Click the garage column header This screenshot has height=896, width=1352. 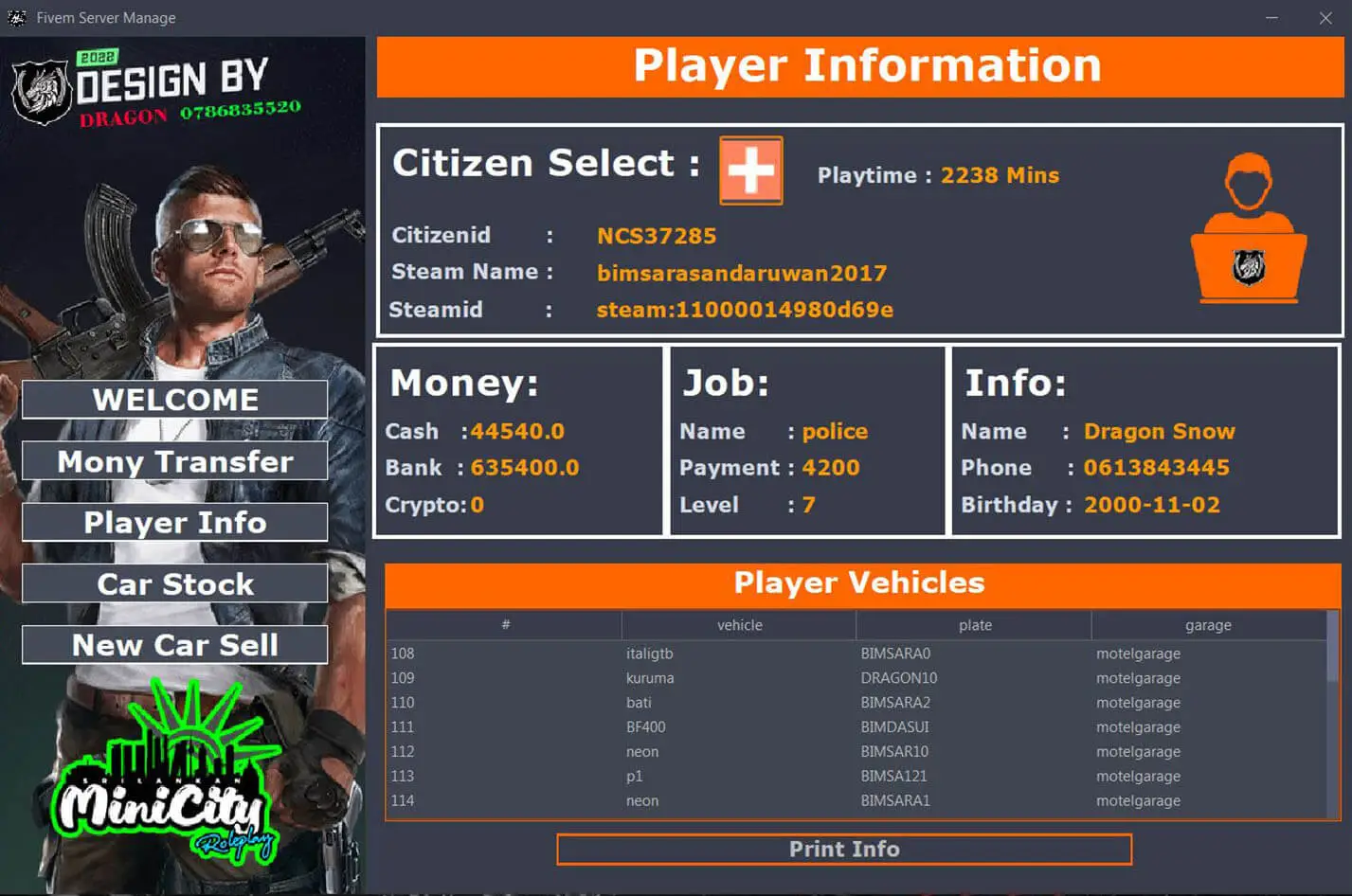point(1208,625)
